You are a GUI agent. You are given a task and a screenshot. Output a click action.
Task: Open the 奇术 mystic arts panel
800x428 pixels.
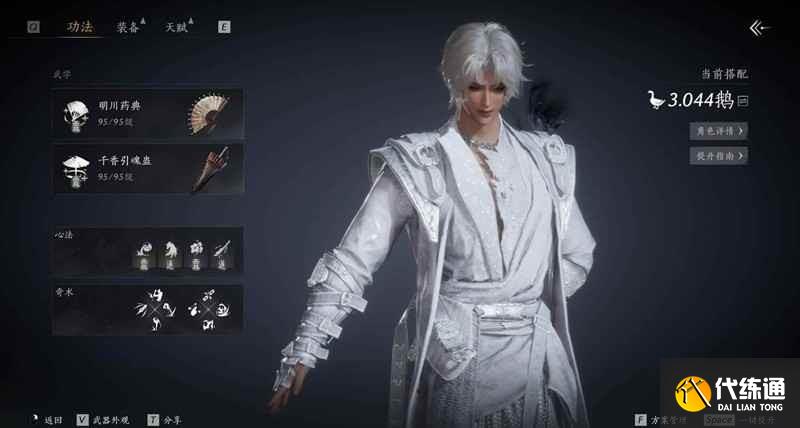(x=148, y=309)
